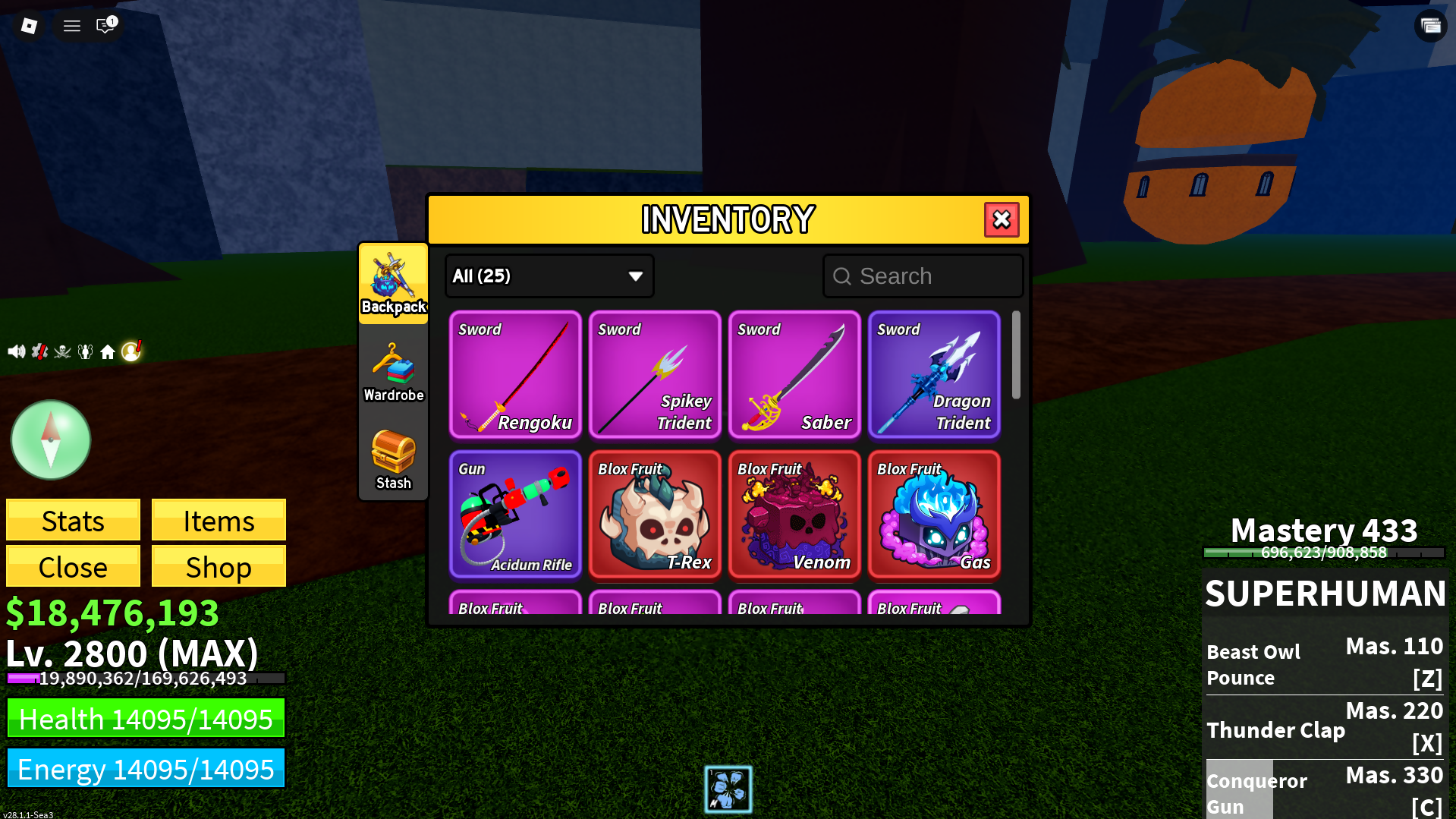This screenshot has width=1456, height=819.
Task: Click the Roblox capture icon top right
Action: coord(1430,25)
